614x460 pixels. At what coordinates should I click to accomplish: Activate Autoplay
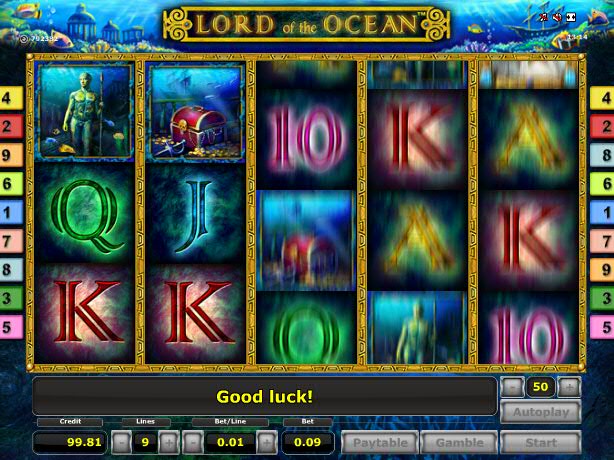tap(540, 412)
